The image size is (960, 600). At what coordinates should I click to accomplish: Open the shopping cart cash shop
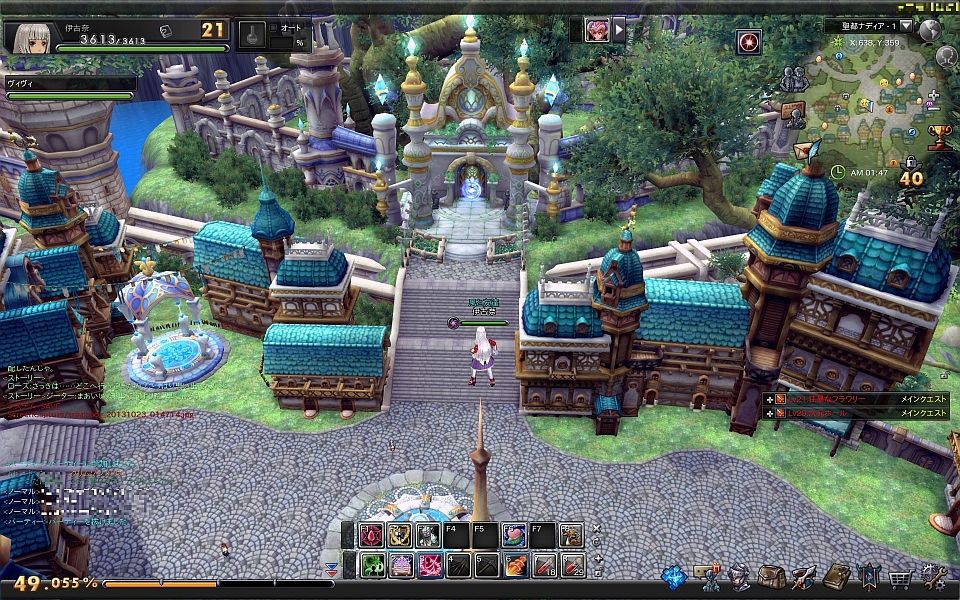click(900, 578)
